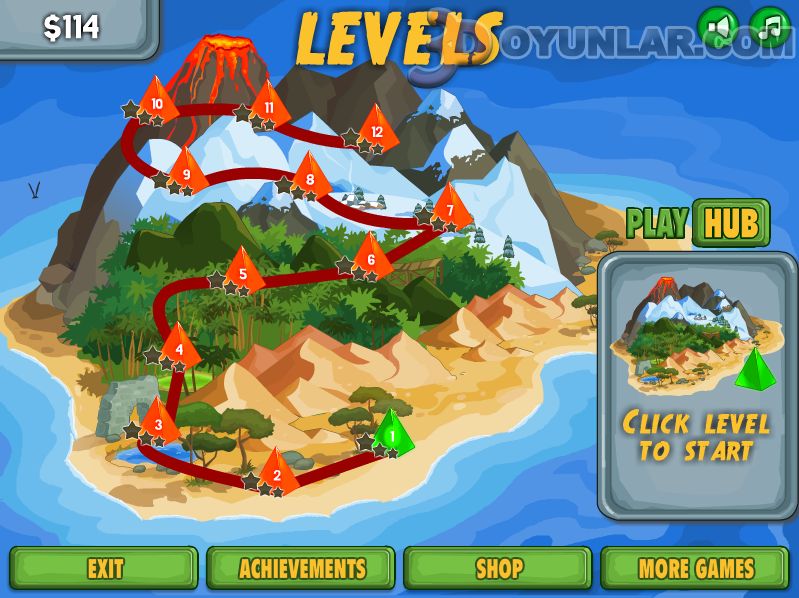Choose the level 12 pyramid
This screenshot has width=799, height=598.
(x=377, y=128)
